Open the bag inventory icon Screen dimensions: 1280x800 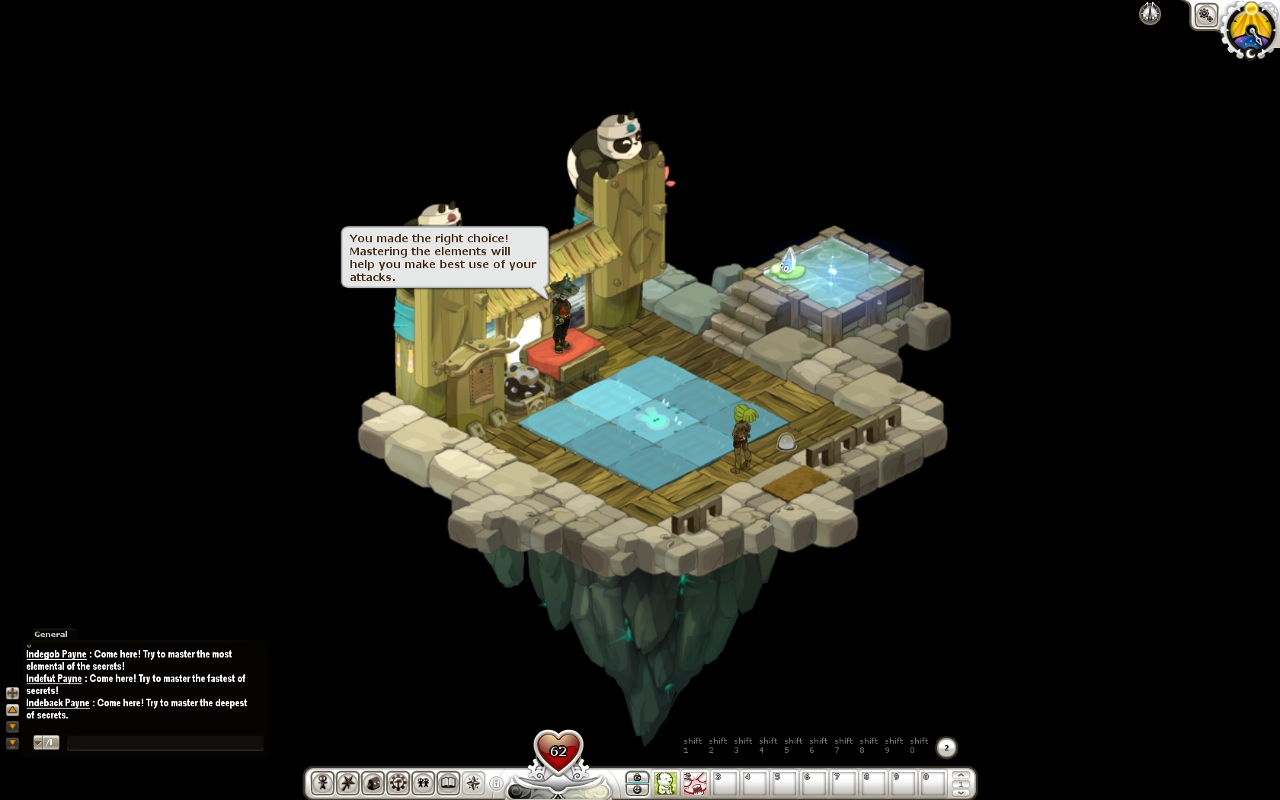point(372,783)
